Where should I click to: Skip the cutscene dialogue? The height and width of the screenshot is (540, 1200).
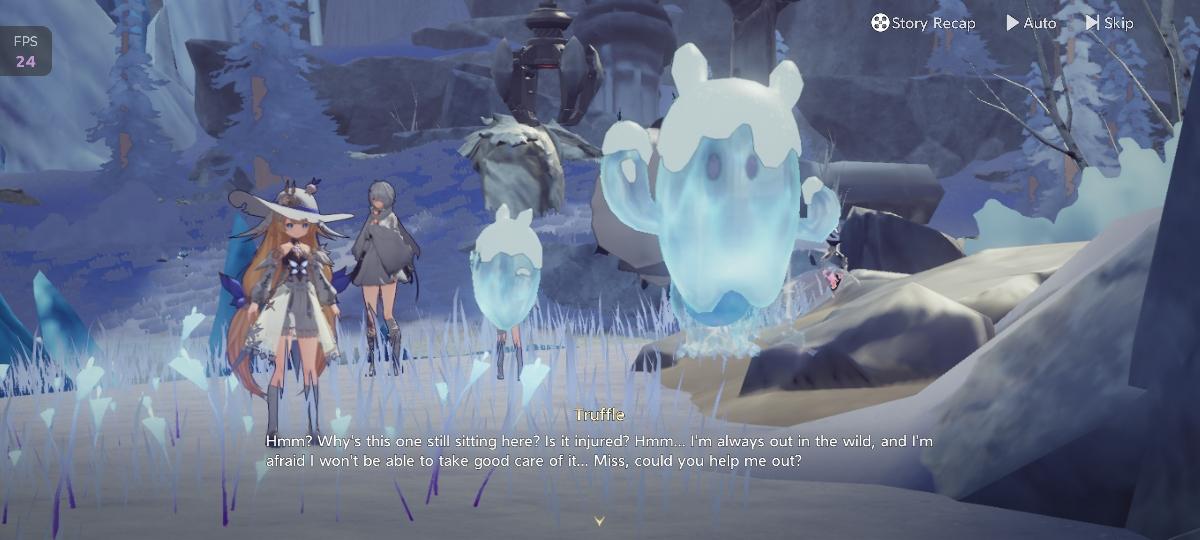[1109, 23]
